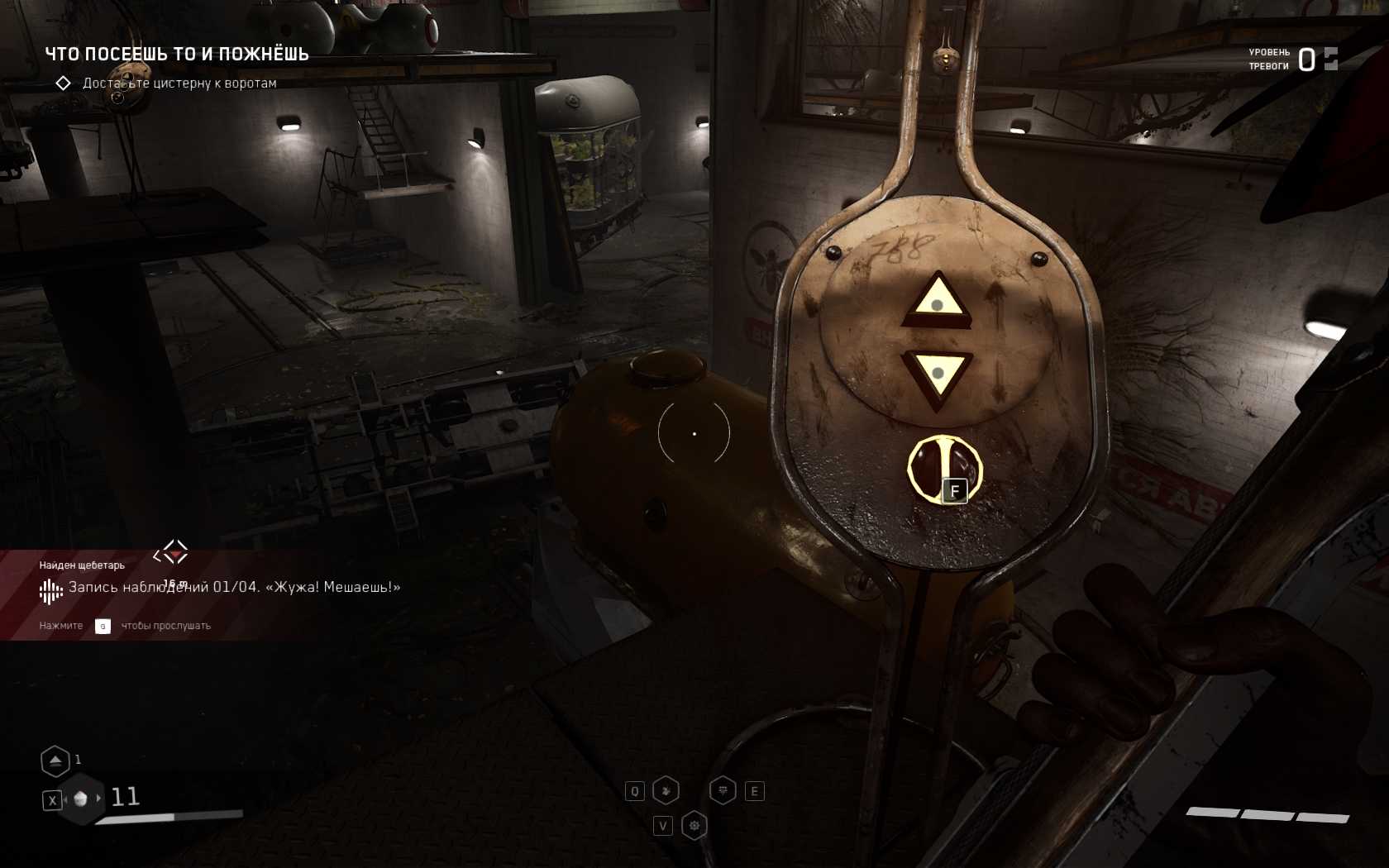
Task: Use the consumable hexagon with triangle icon
Action: point(55,761)
